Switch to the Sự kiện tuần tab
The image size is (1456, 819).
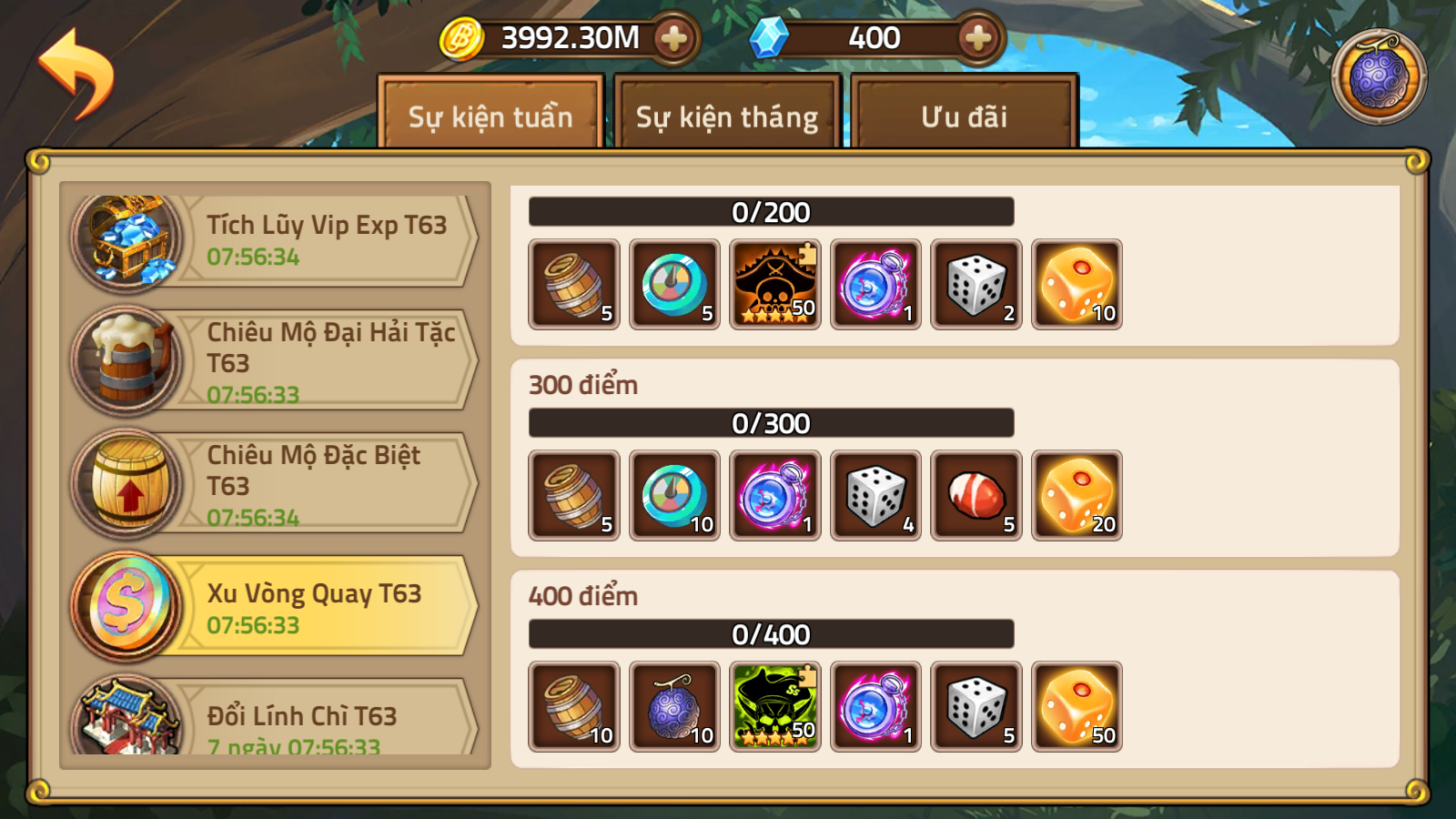click(x=490, y=116)
